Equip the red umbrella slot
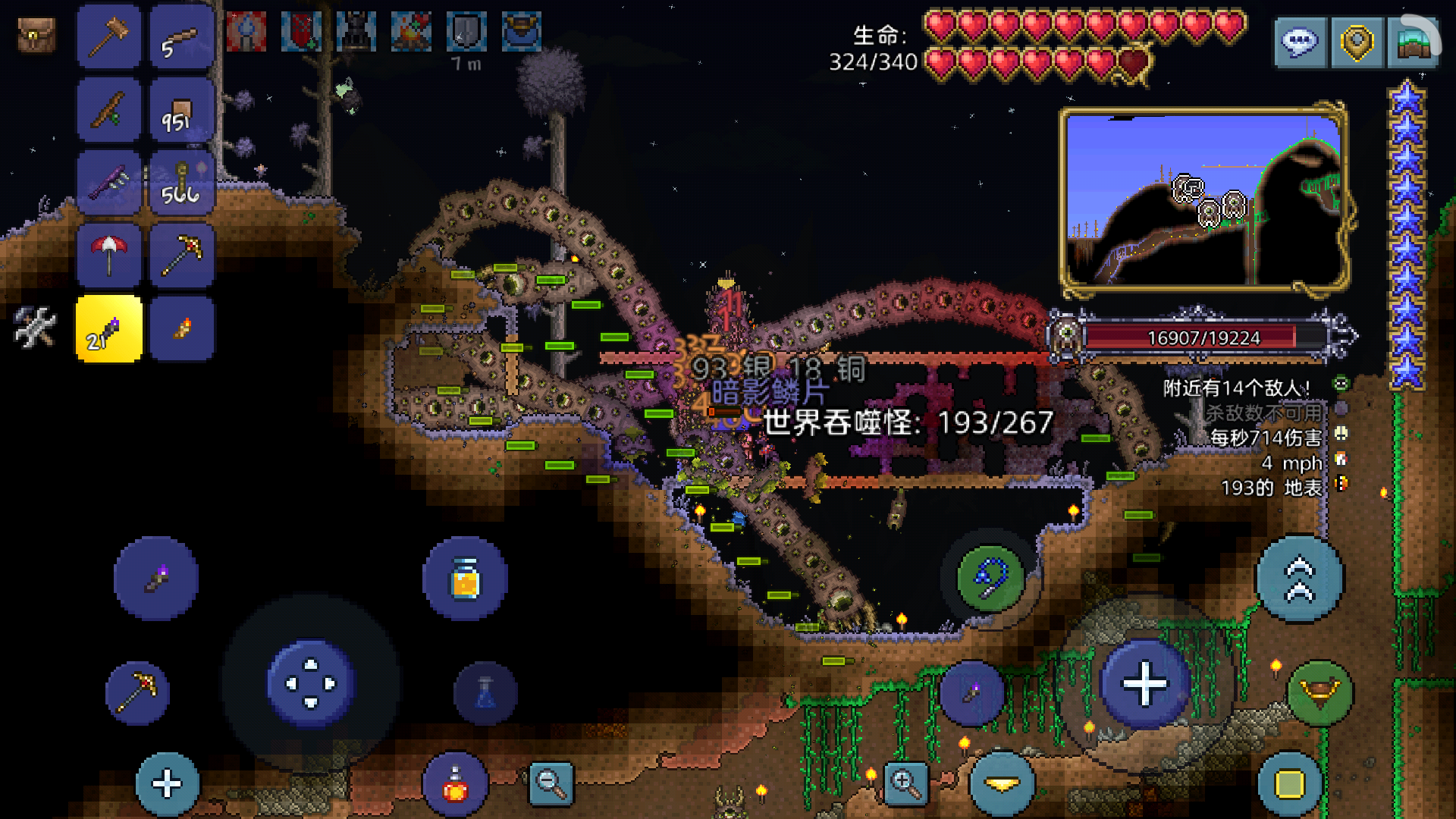Screen dimensions: 1456x819 pyautogui.click(x=108, y=255)
